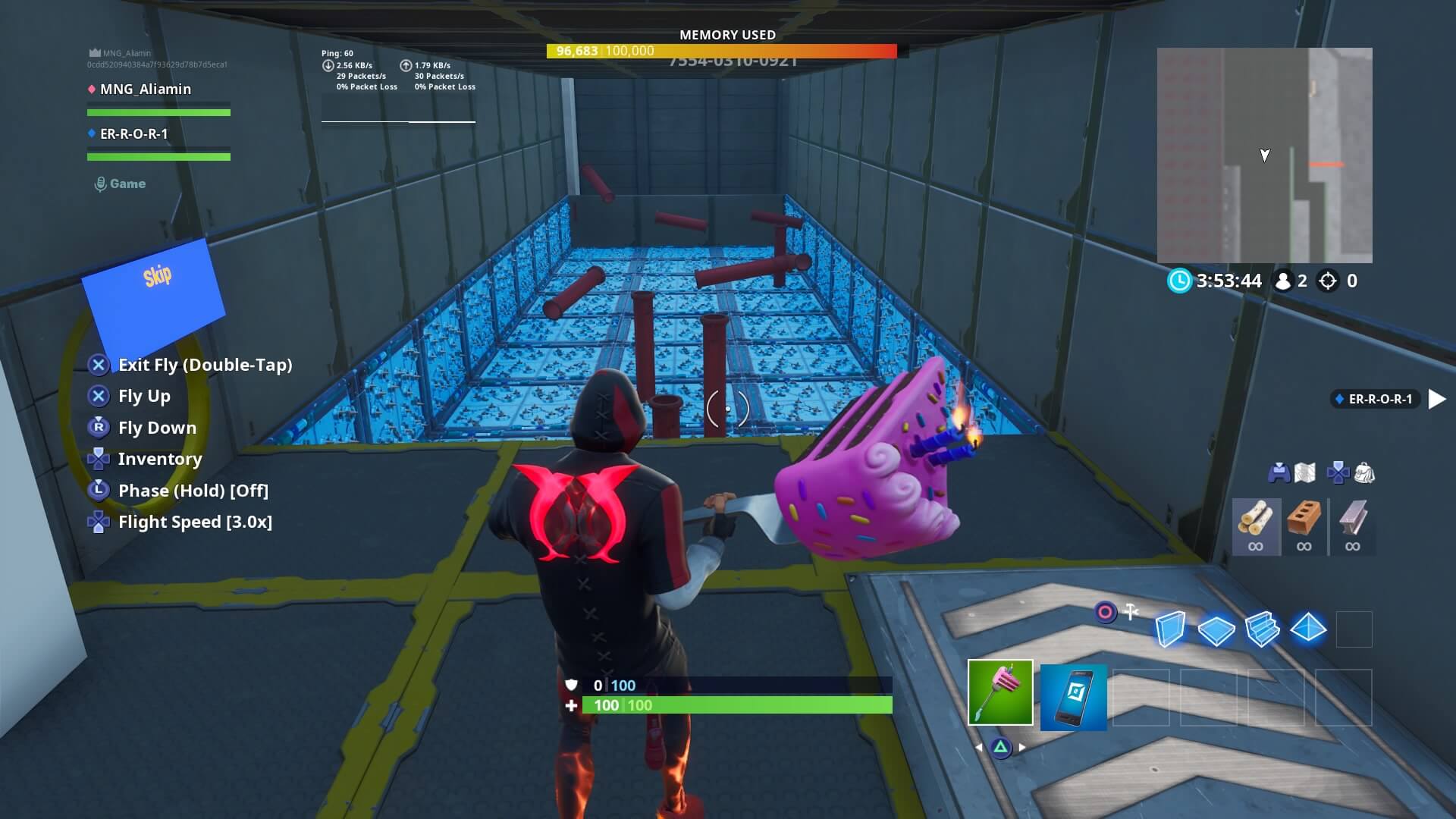
Task: Toggle Fly Up control
Action: [144, 396]
